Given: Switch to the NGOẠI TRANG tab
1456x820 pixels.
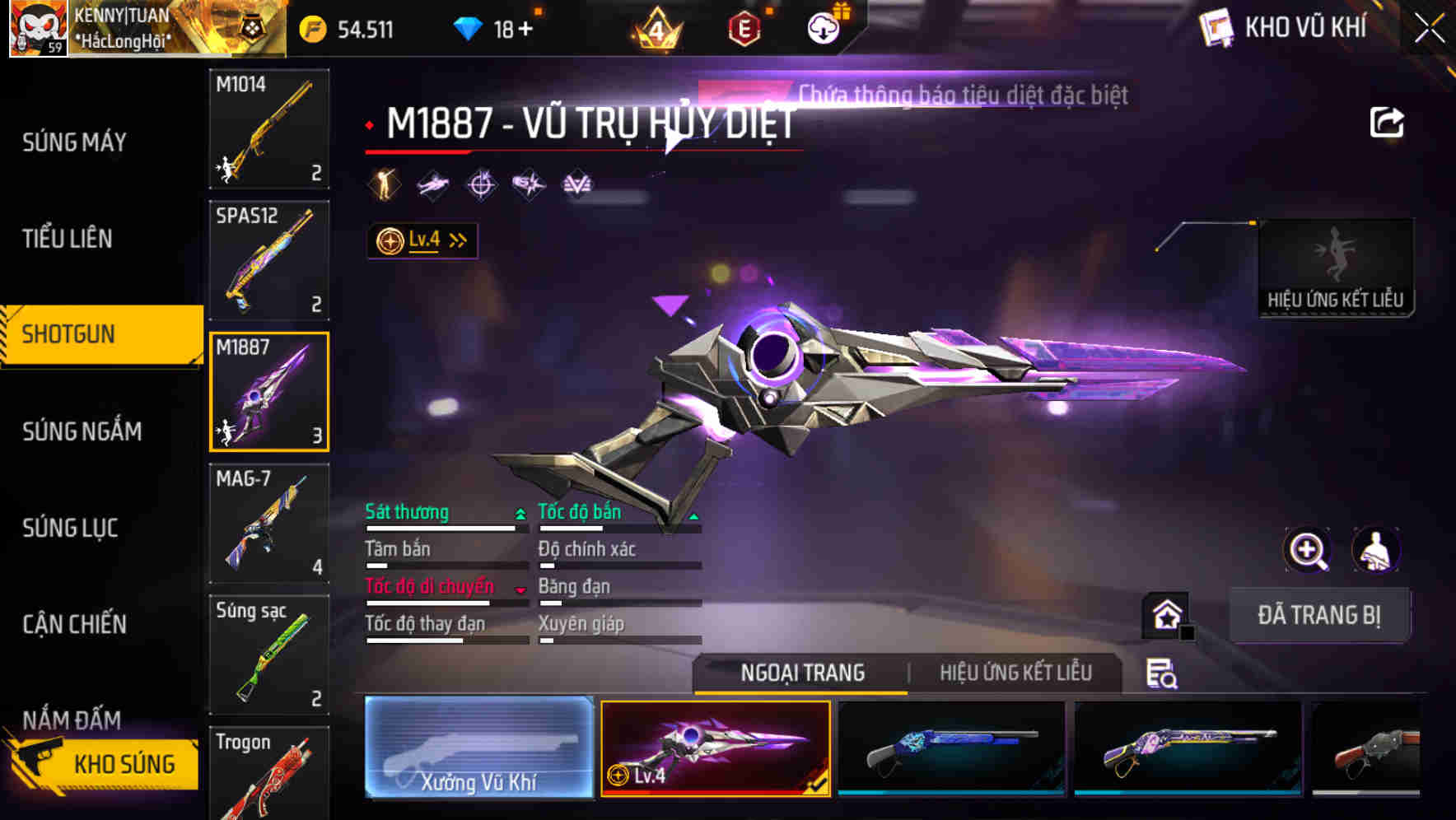Looking at the screenshot, I should click(x=801, y=673).
